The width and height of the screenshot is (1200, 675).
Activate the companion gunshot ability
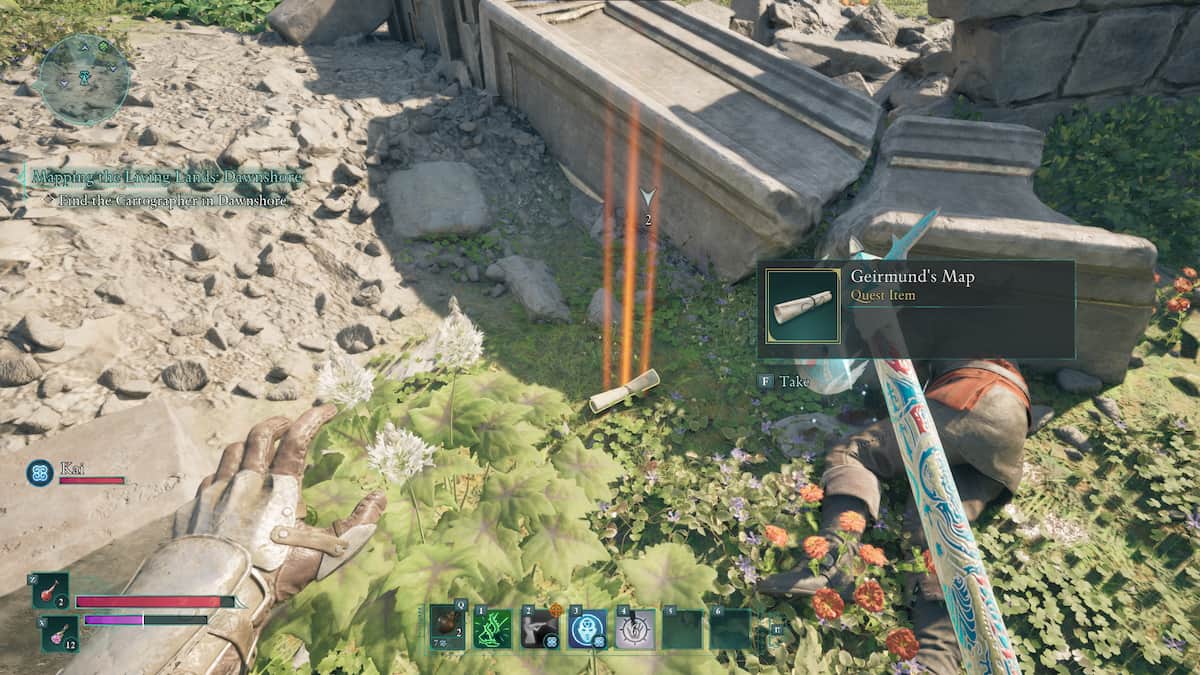coord(540,629)
